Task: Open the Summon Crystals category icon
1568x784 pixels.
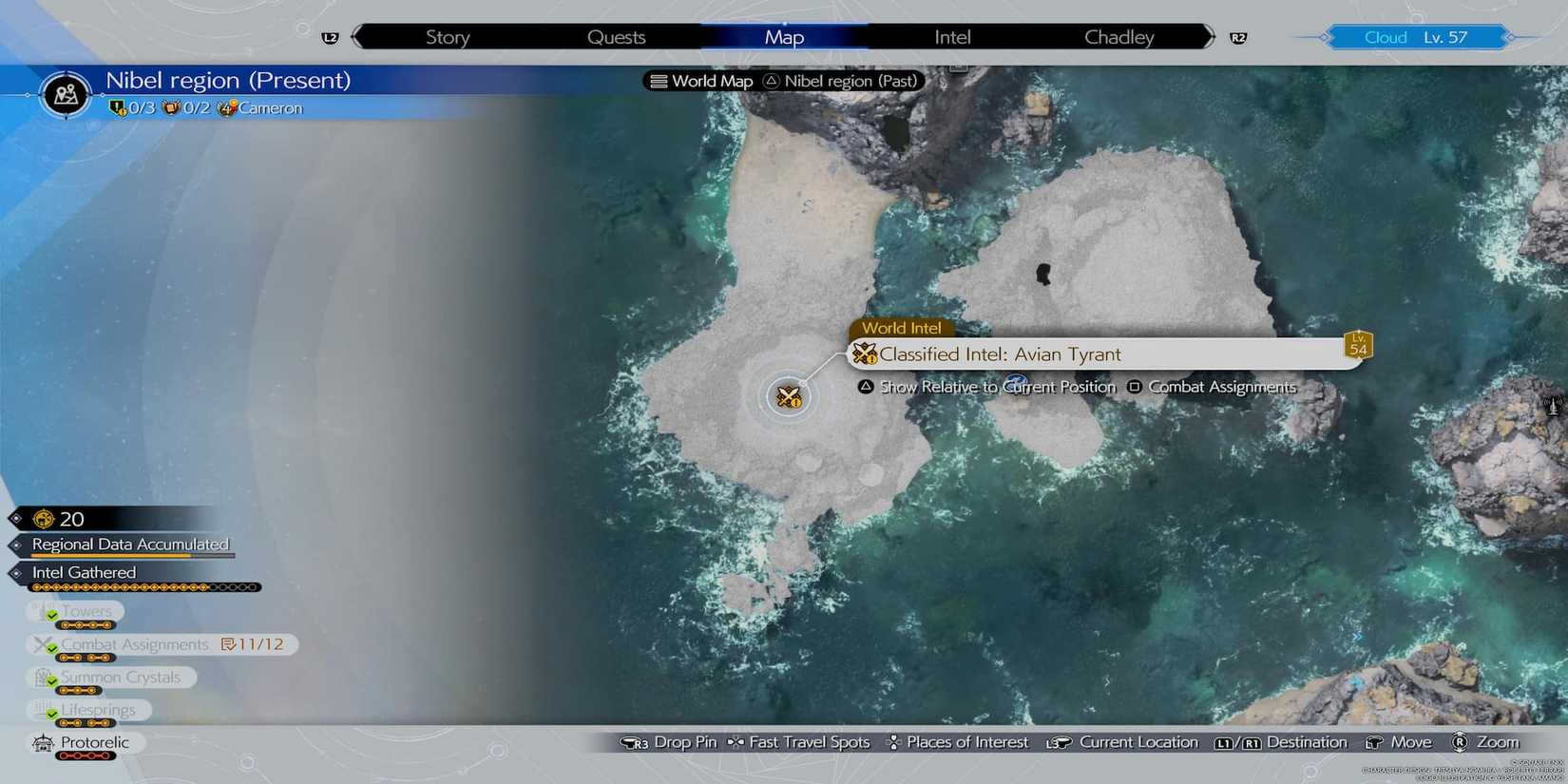Action: (42, 678)
